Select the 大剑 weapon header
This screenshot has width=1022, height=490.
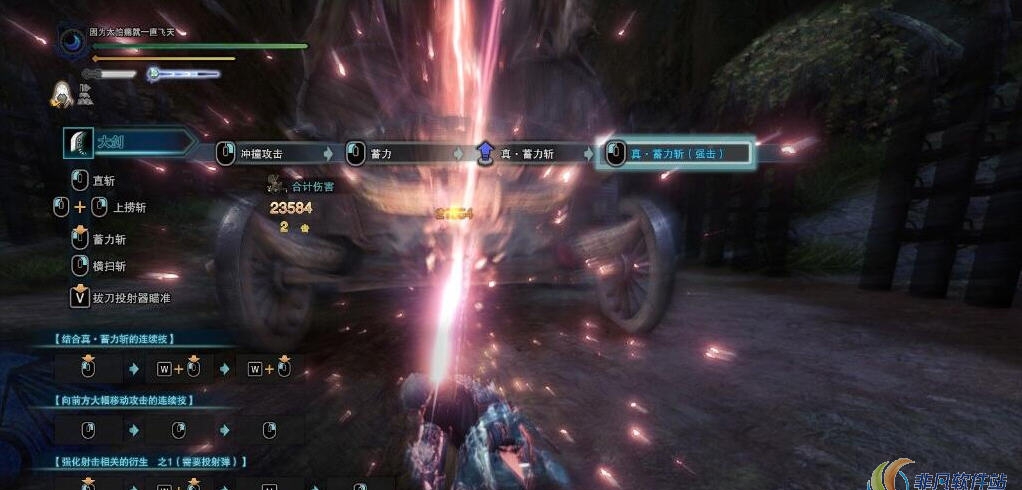tap(108, 142)
